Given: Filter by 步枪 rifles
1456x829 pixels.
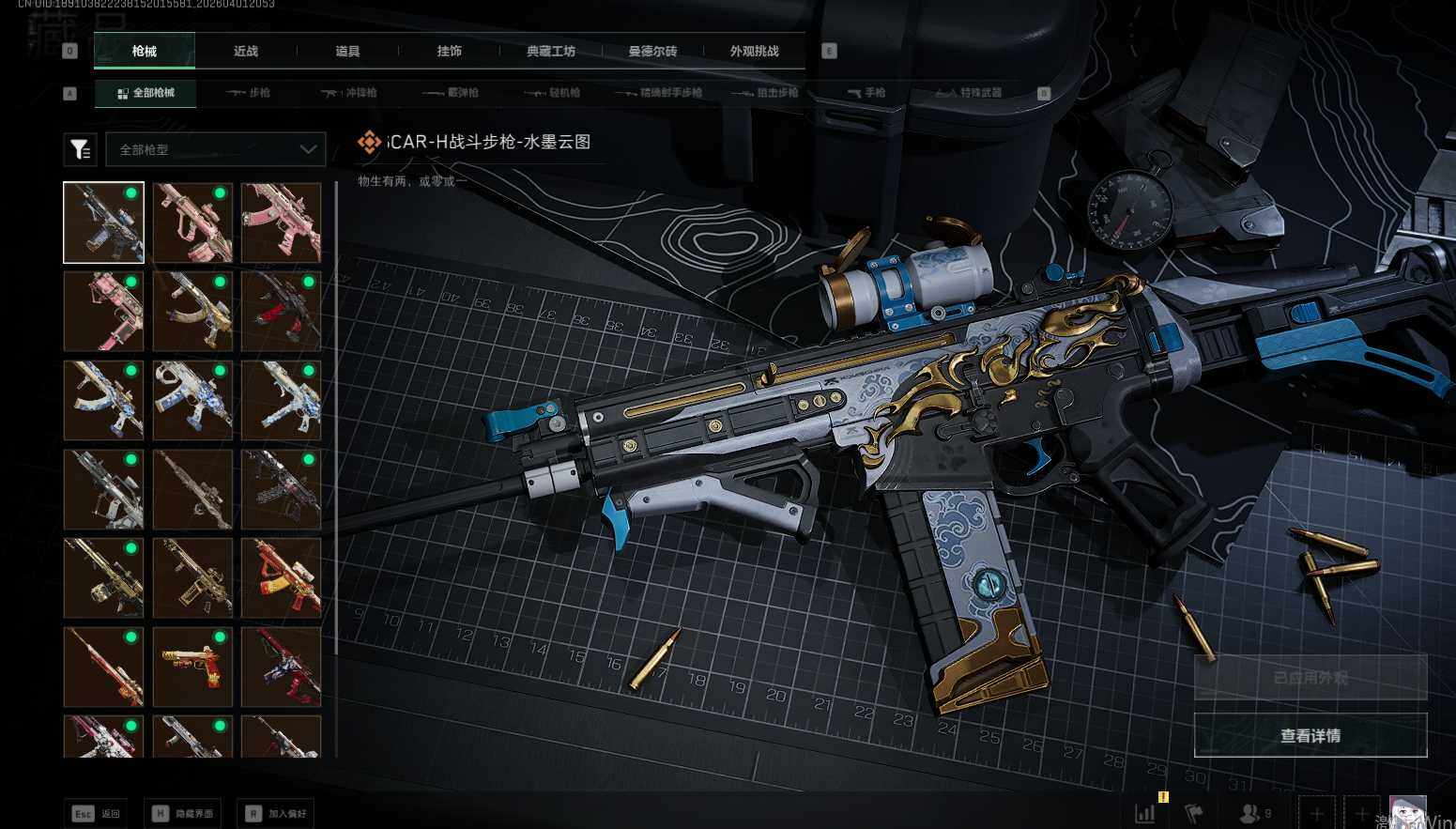Looking at the screenshot, I should 249,93.
